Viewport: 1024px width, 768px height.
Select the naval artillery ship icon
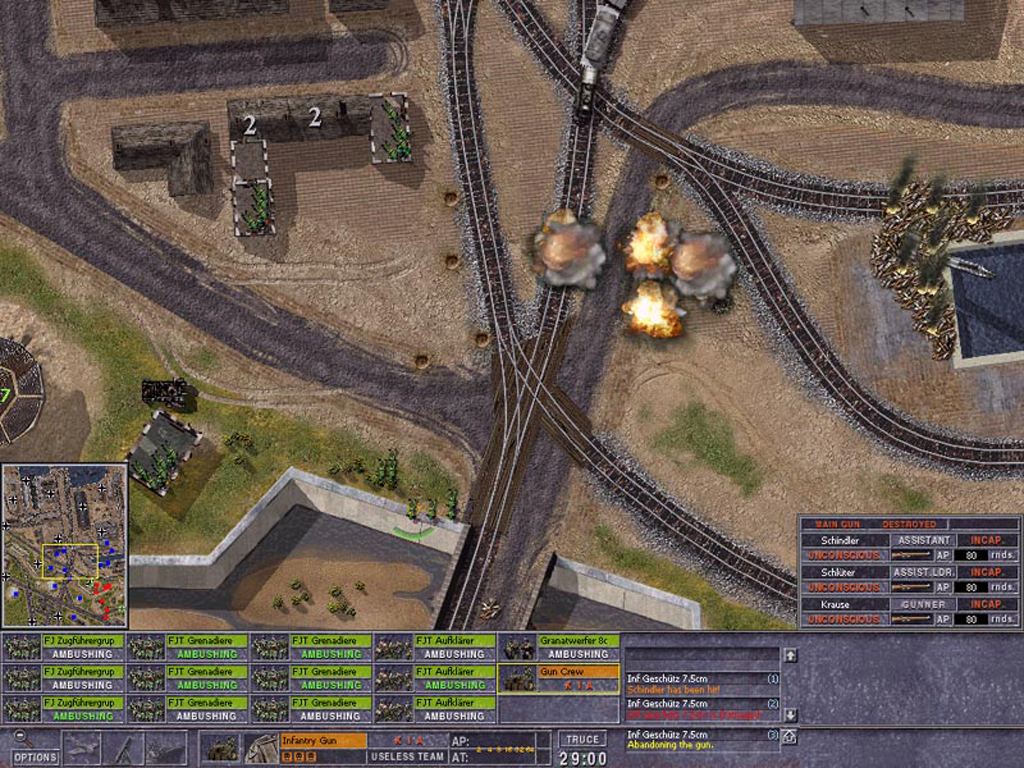(165, 748)
